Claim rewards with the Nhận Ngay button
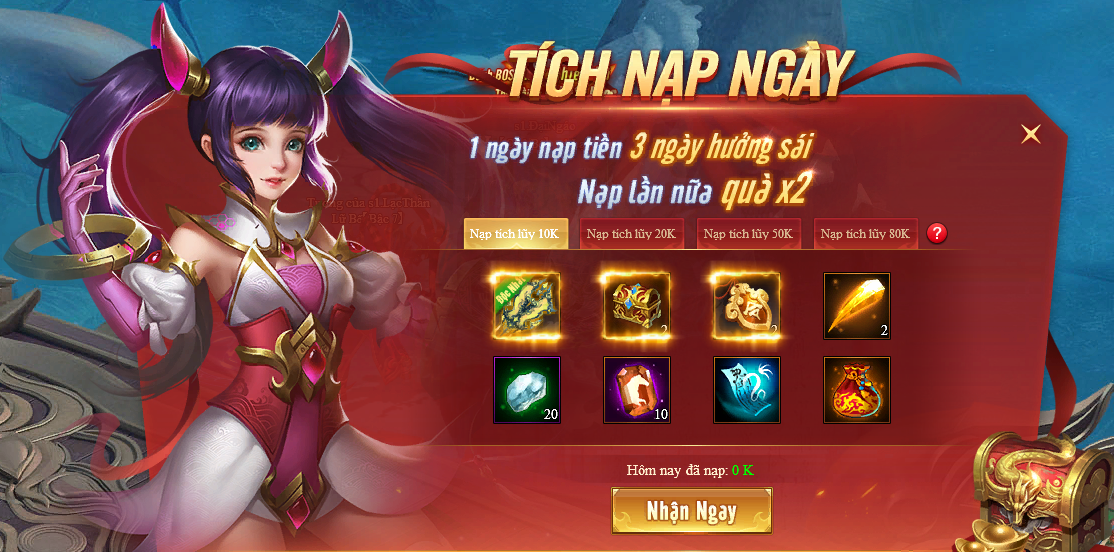1114x552 pixels. click(692, 511)
